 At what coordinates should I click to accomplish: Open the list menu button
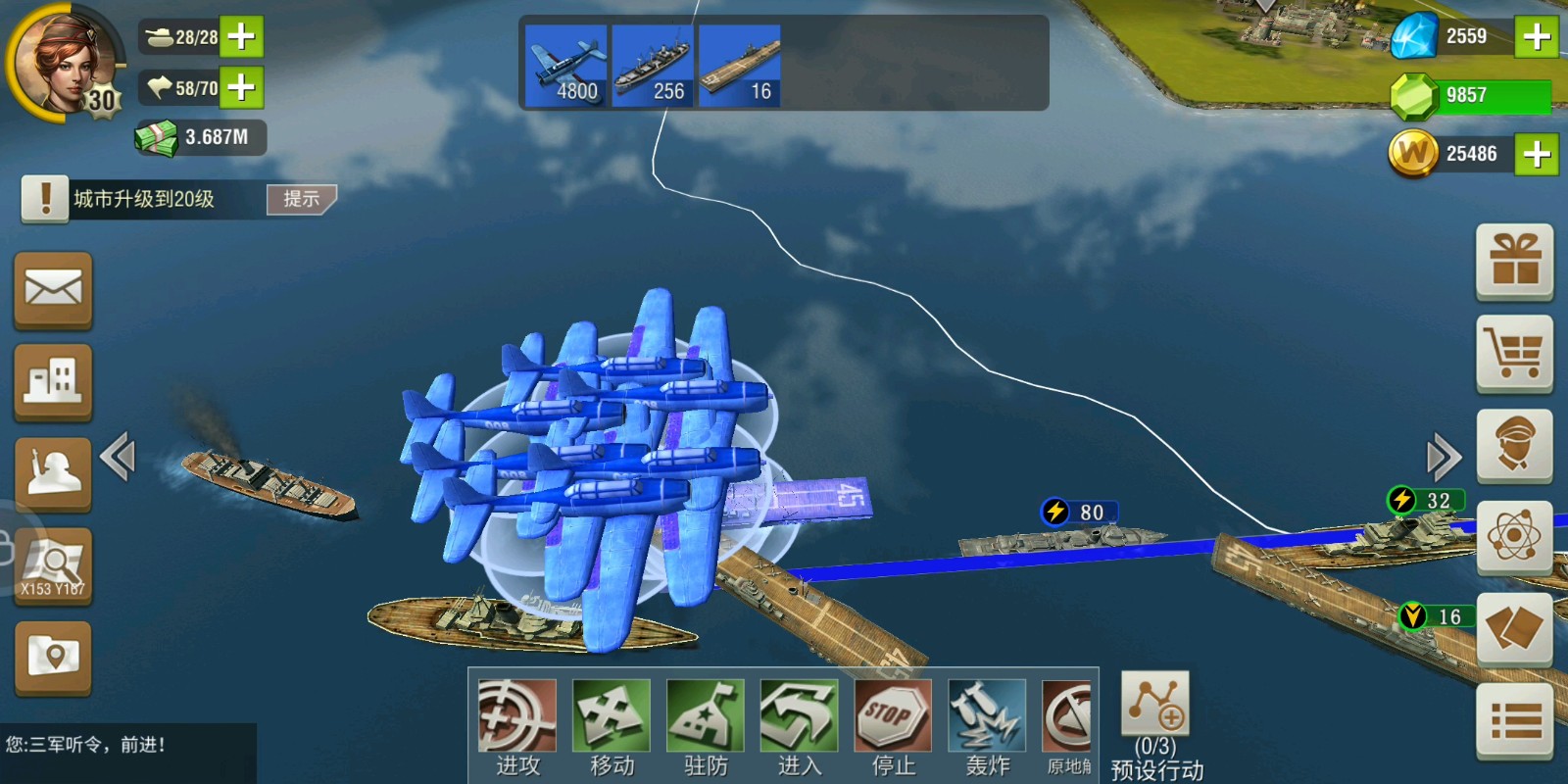[x=1514, y=722]
